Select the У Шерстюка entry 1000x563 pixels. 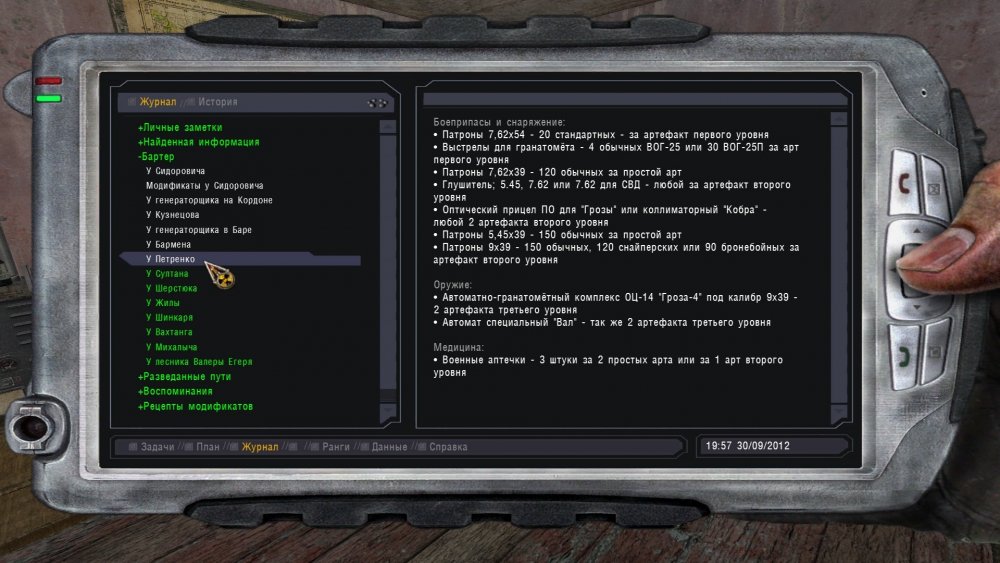pos(171,288)
